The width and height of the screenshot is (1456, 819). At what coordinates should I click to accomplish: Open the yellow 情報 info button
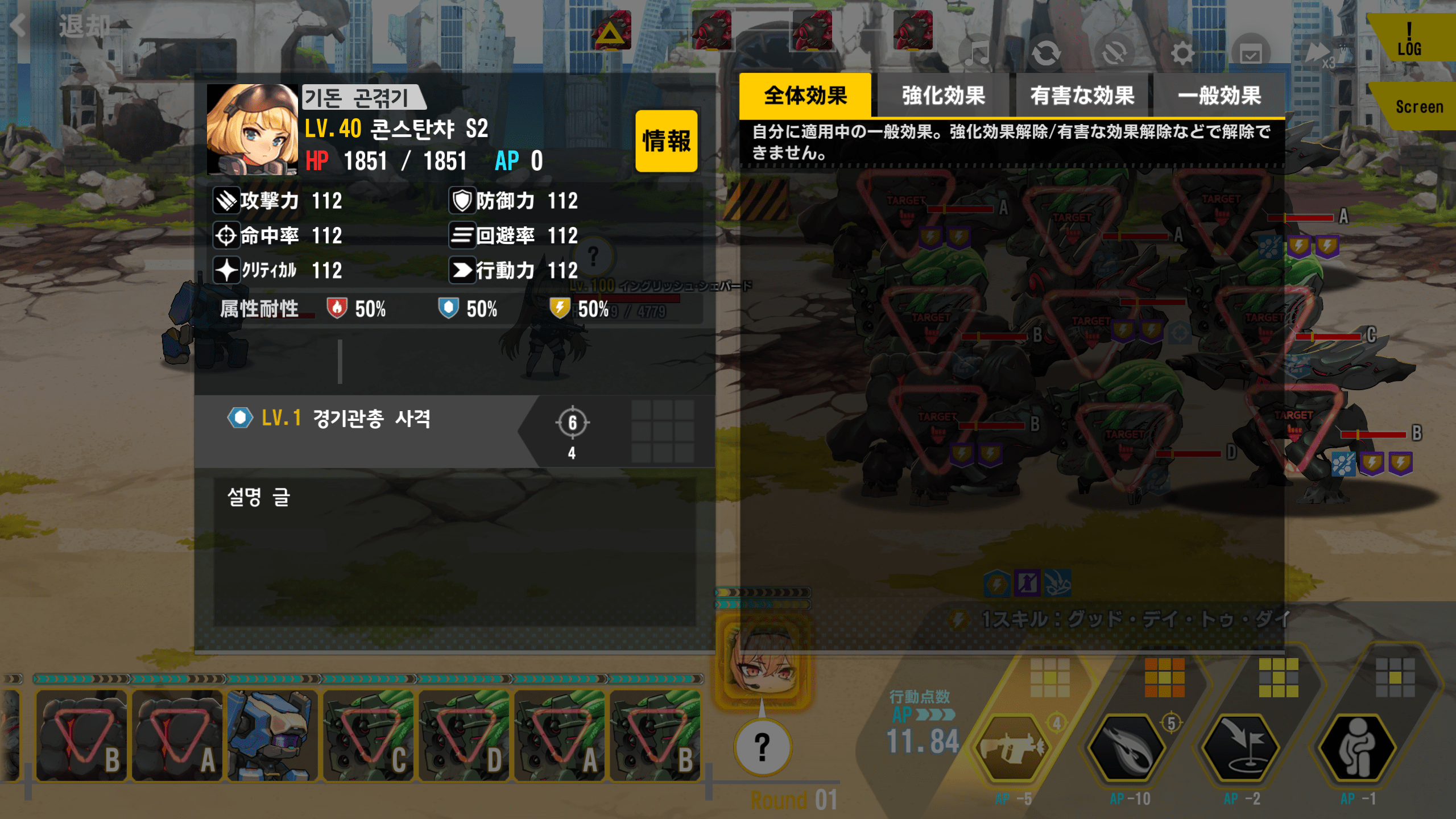click(666, 141)
